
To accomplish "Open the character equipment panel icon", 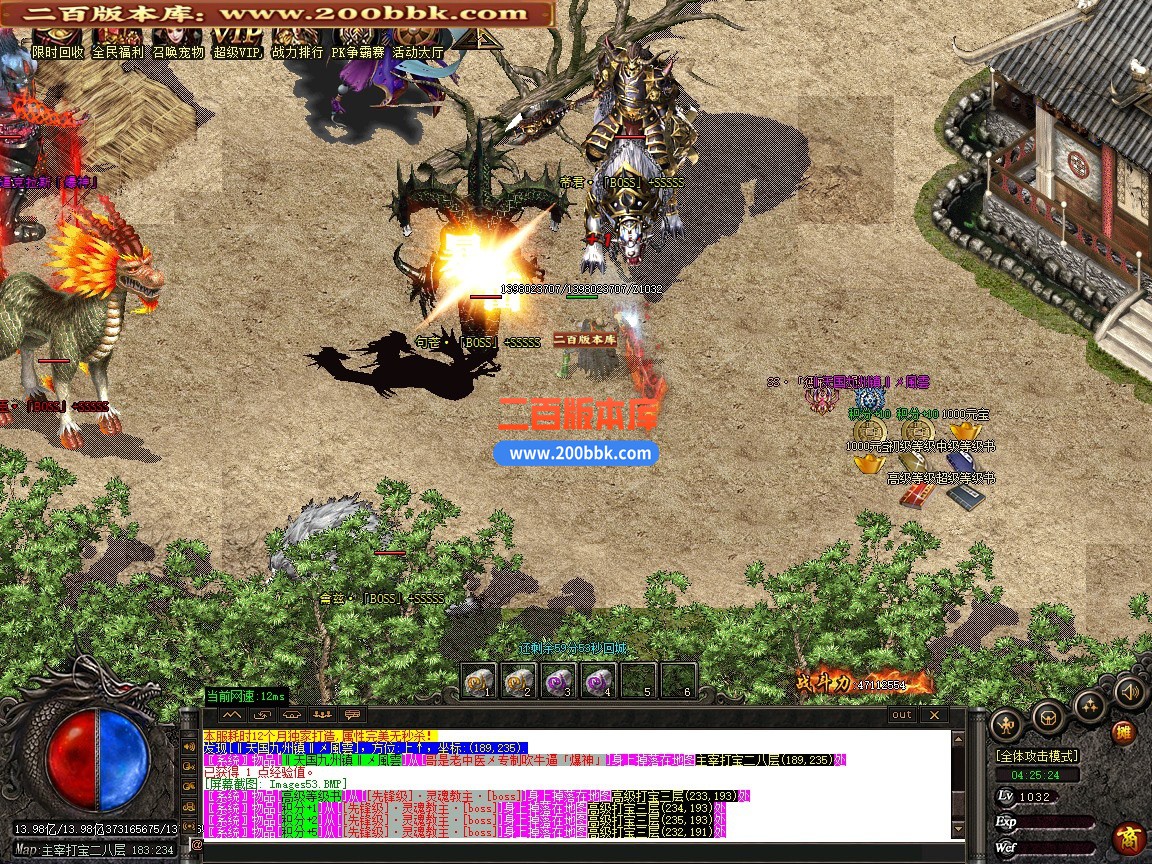I will coord(1006,723).
